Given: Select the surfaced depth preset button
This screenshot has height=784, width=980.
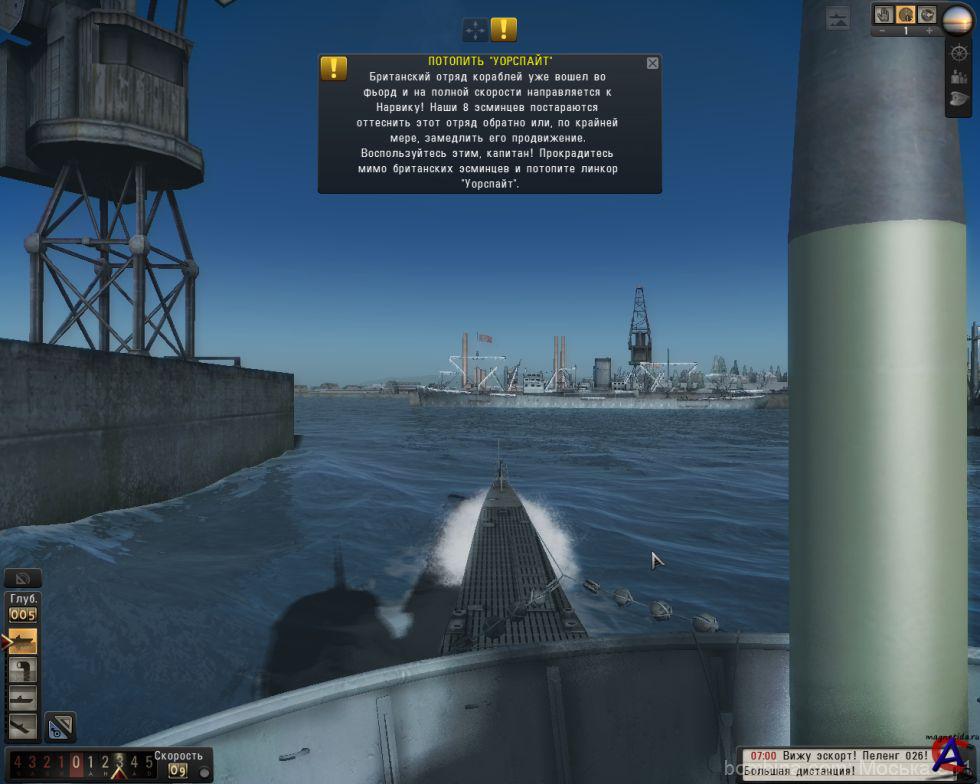Looking at the screenshot, I should tap(22, 641).
